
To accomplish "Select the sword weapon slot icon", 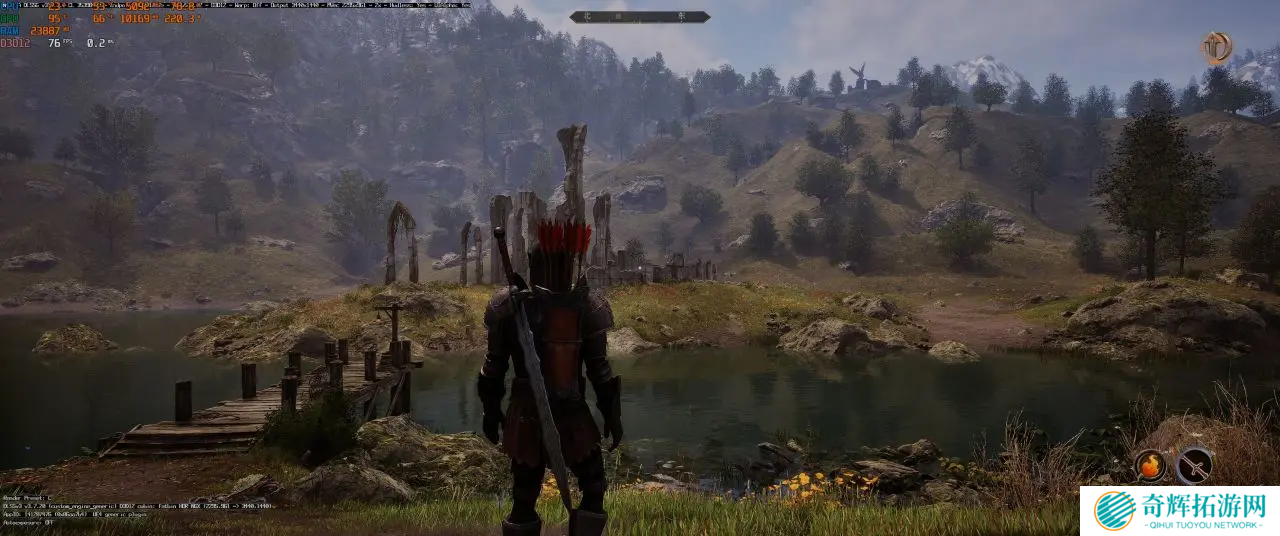I will [x=1194, y=465].
